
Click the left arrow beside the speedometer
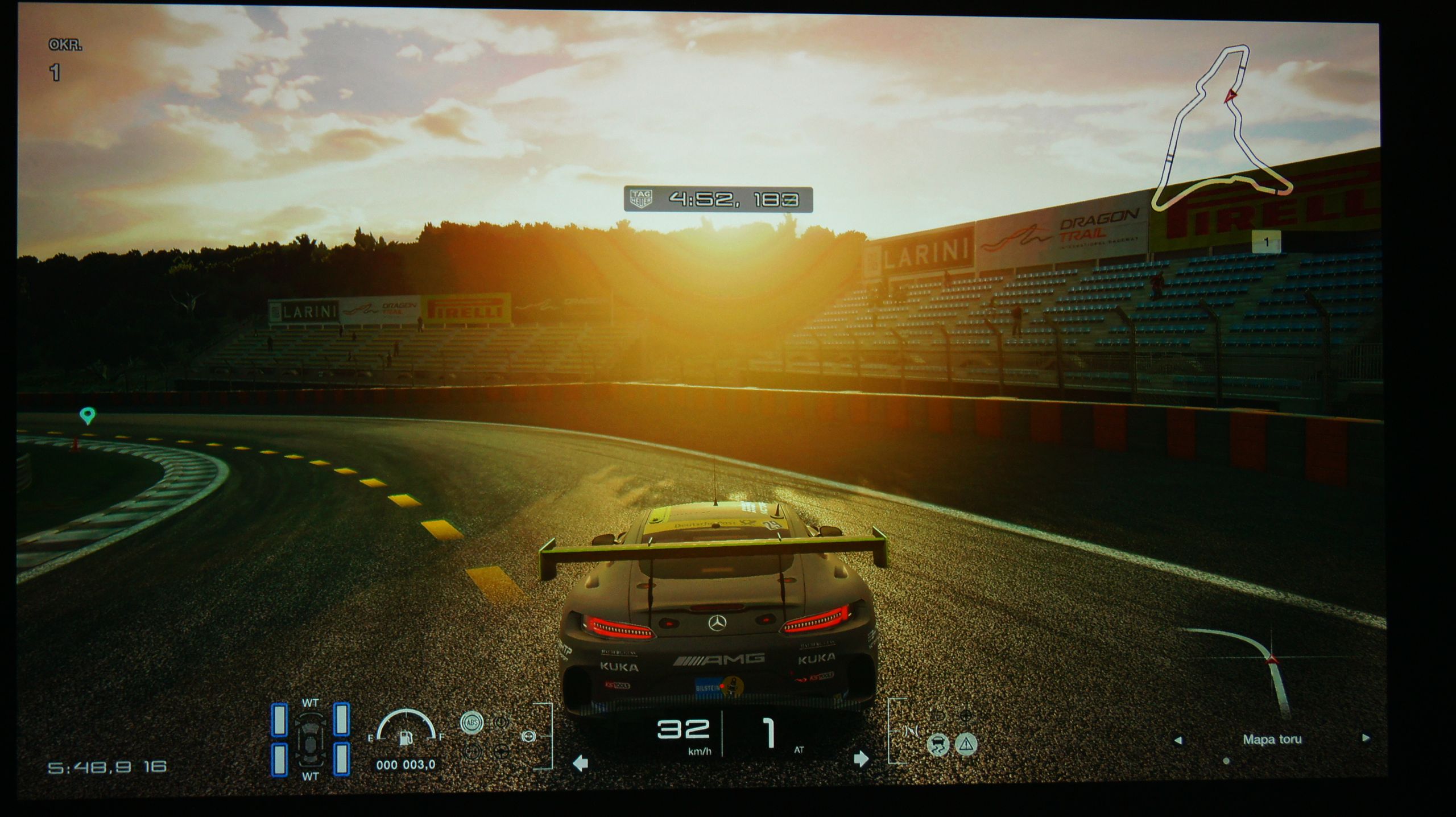[580, 762]
